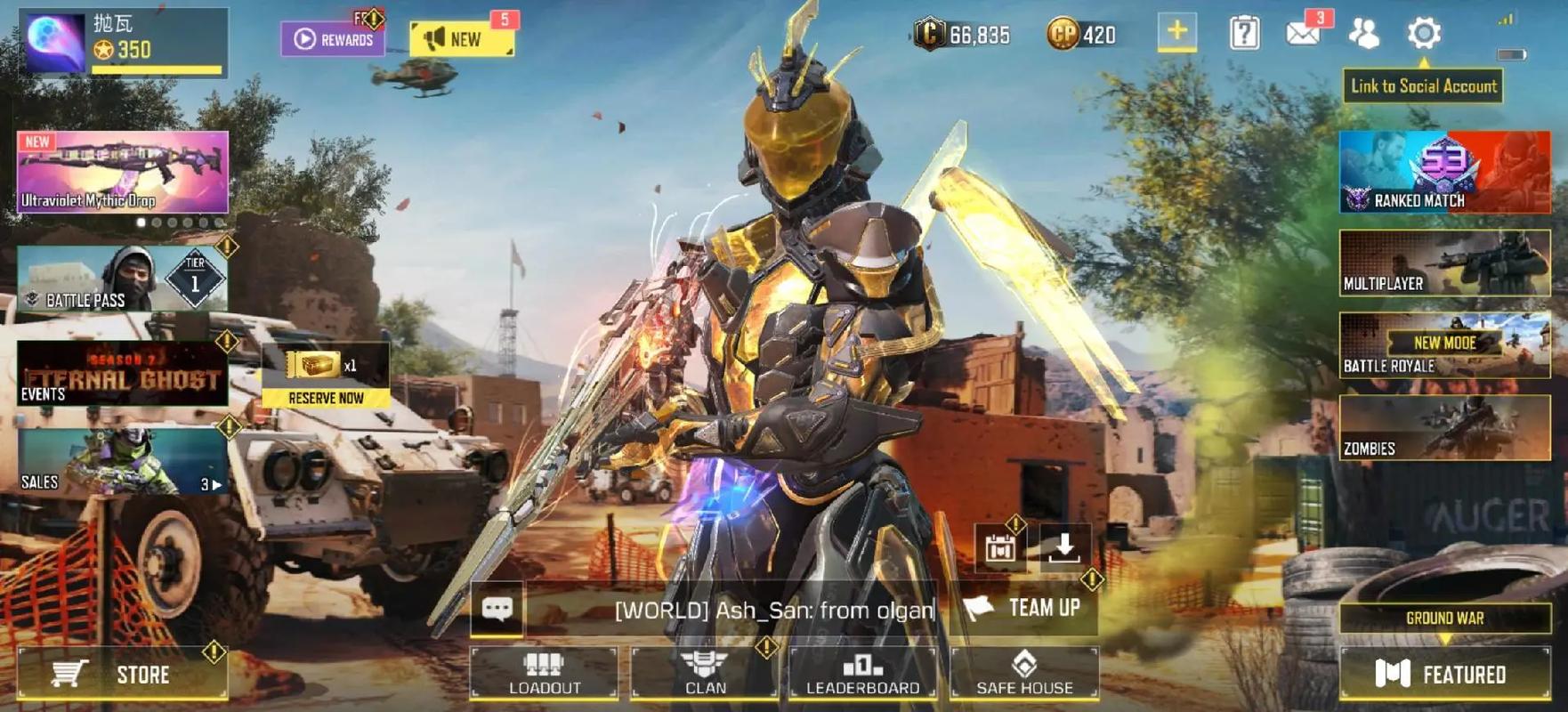The width and height of the screenshot is (1568, 712).
Task: Open the Store menu
Action: (122, 674)
